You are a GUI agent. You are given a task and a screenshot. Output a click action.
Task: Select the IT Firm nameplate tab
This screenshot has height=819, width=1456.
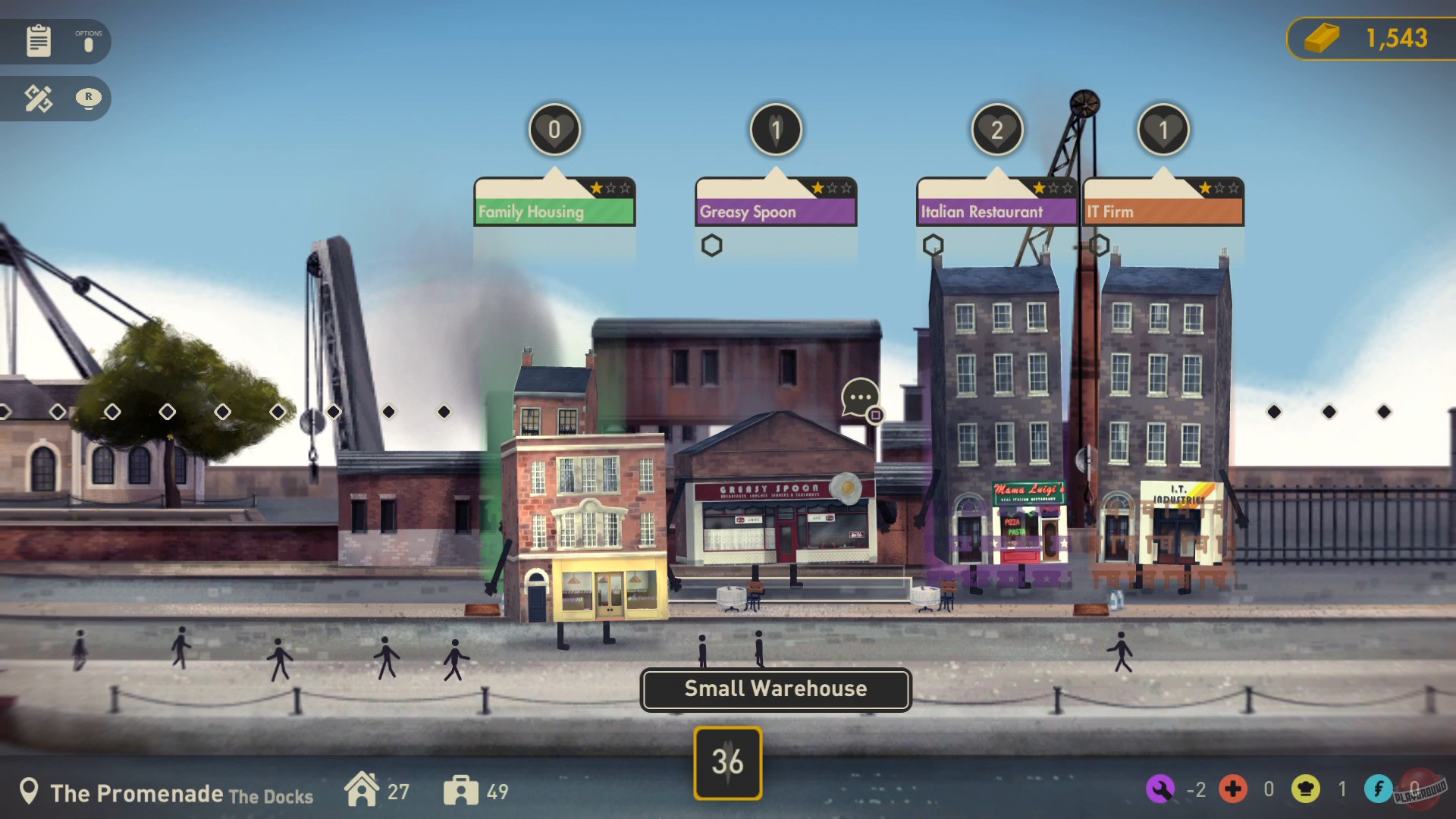1163,211
